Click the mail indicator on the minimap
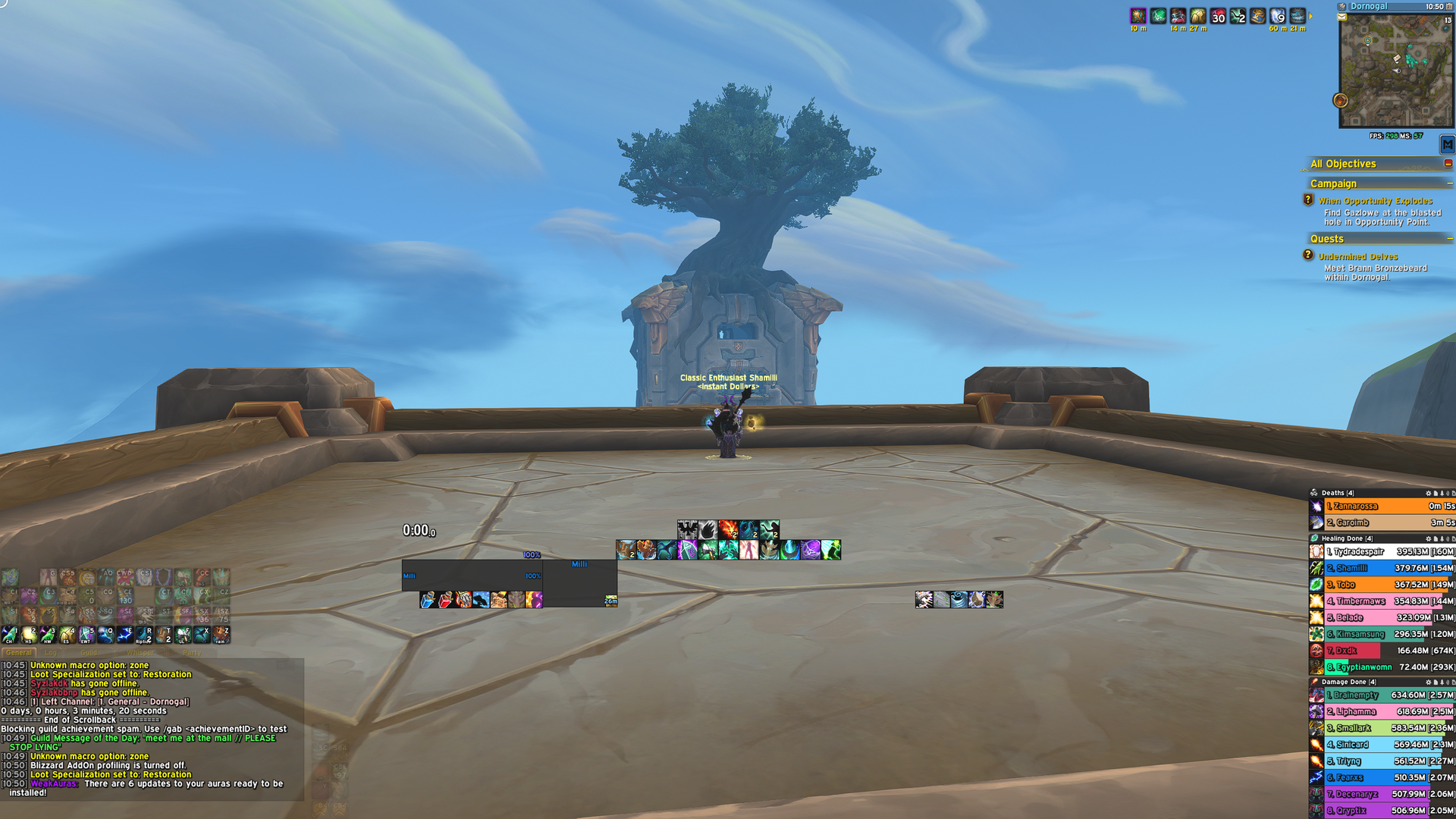This screenshot has height=819, width=1456. 1341,17
